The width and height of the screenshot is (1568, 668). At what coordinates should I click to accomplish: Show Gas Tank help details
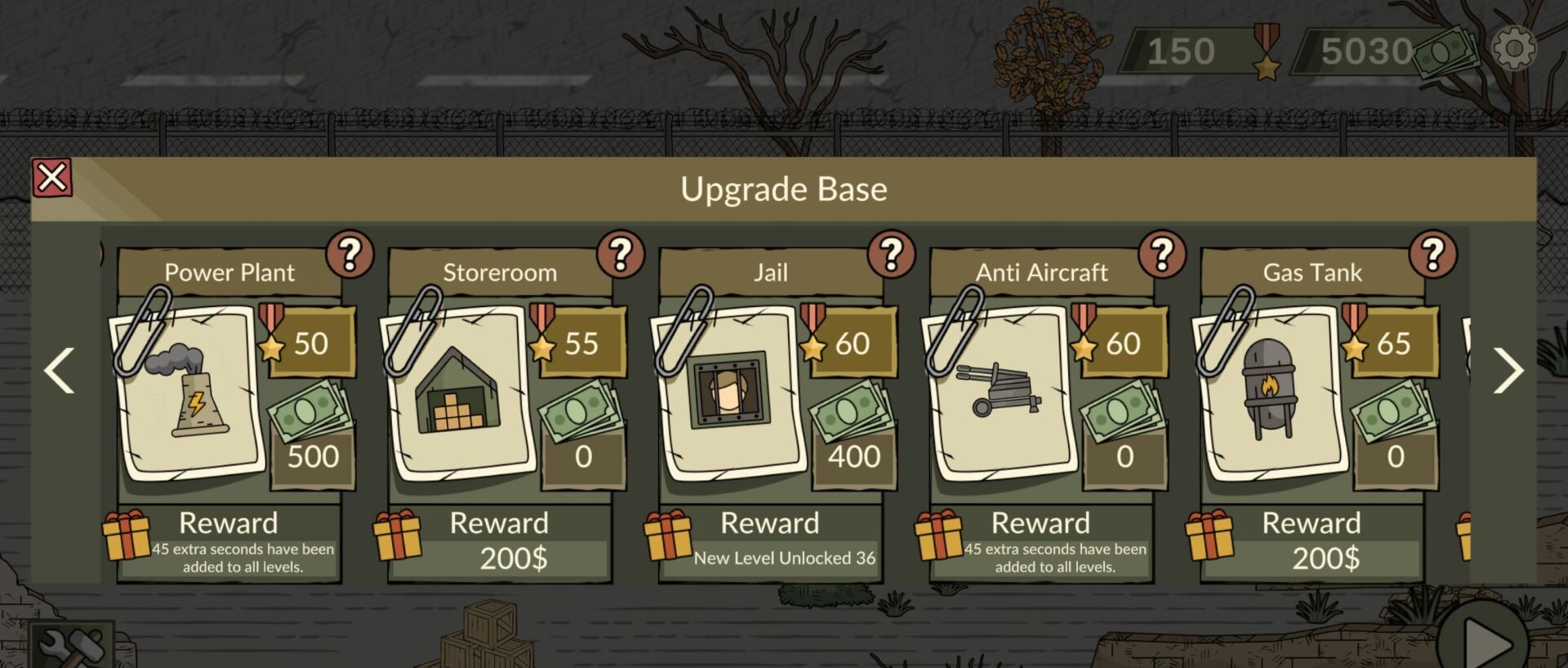[1433, 255]
